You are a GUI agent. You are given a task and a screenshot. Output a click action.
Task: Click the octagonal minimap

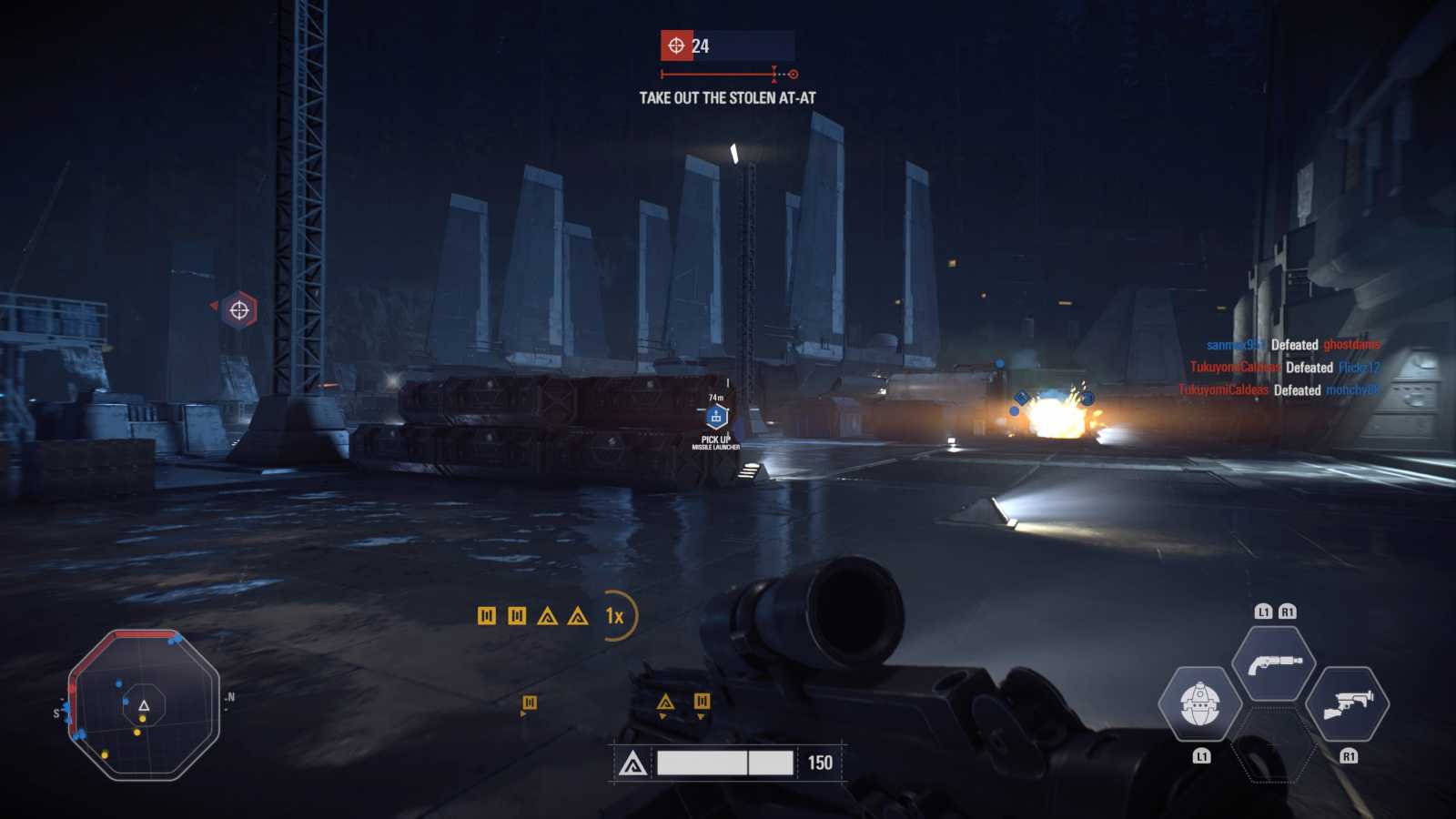click(144, 704)
